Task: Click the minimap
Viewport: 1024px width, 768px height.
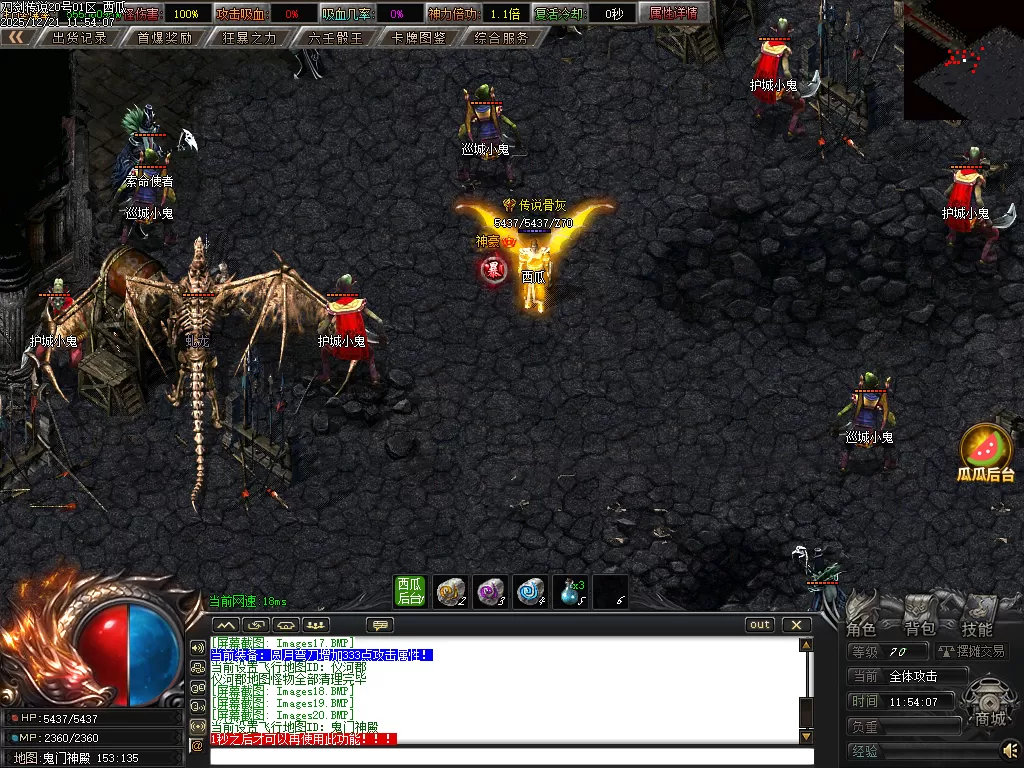Action: pos(963,60)
